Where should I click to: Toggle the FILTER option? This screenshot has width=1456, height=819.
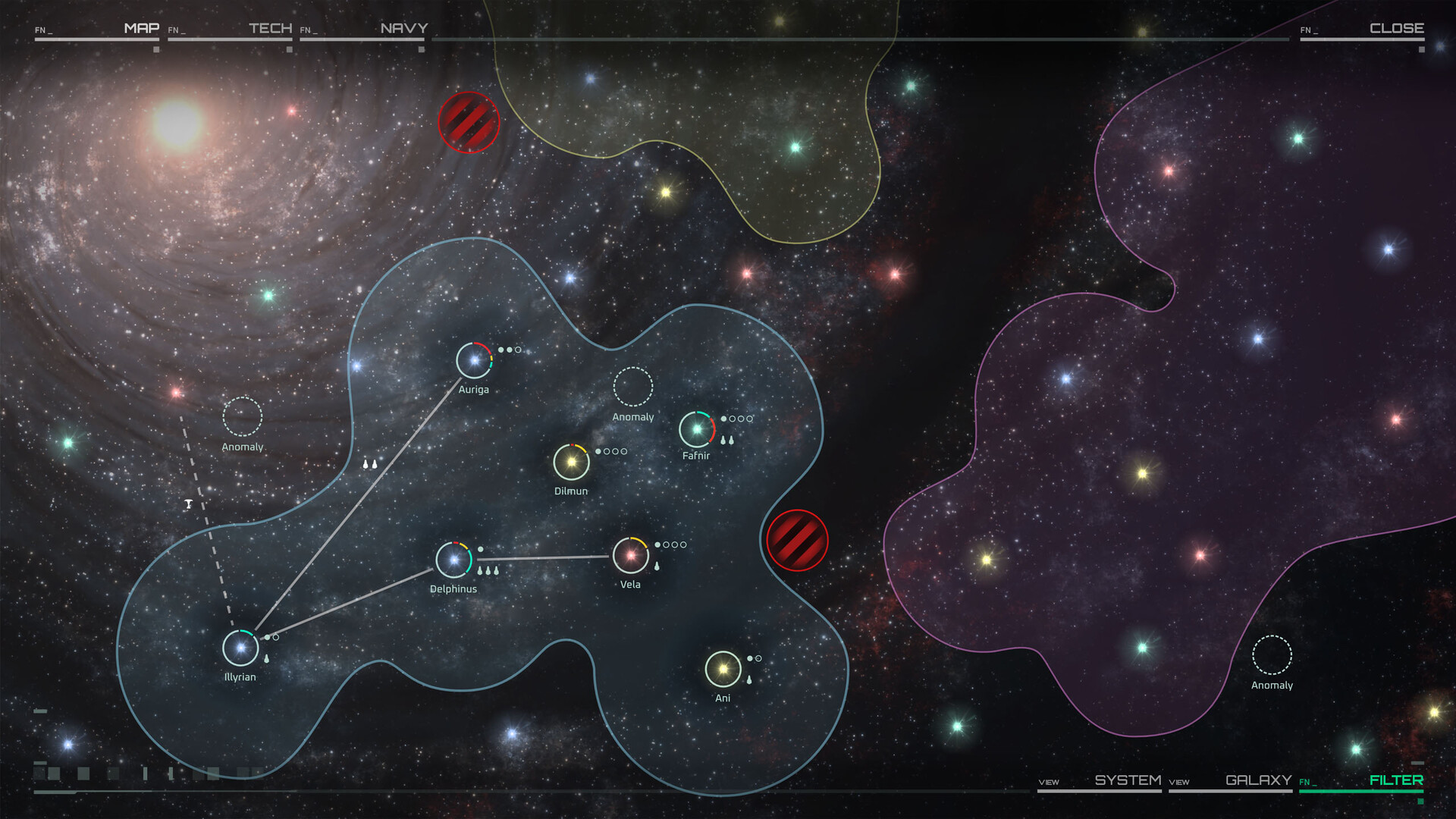click(1395, 780)
